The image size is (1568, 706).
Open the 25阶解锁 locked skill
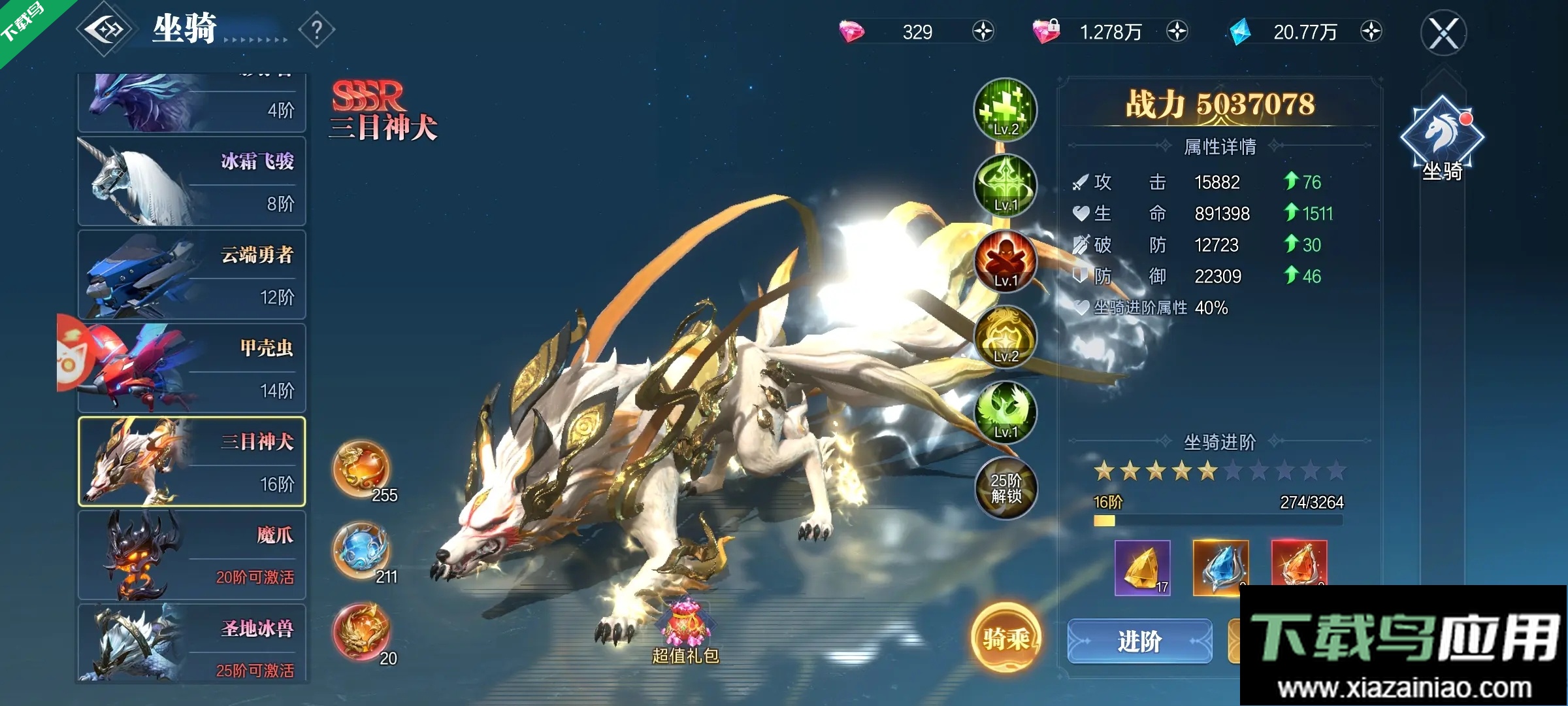[x=1005, y=488]
